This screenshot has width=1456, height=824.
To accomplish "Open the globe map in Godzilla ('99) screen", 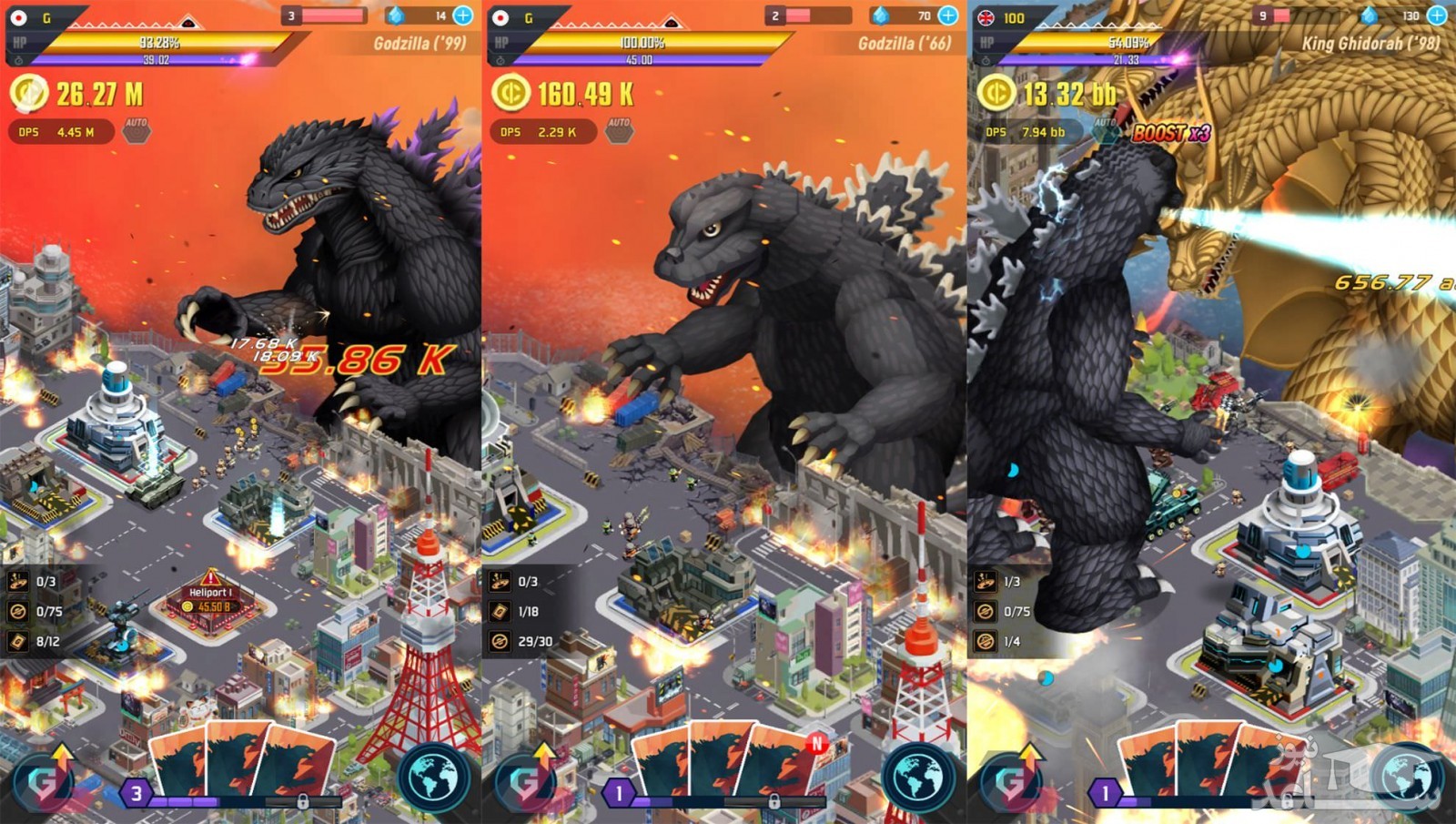I will 435,777.
